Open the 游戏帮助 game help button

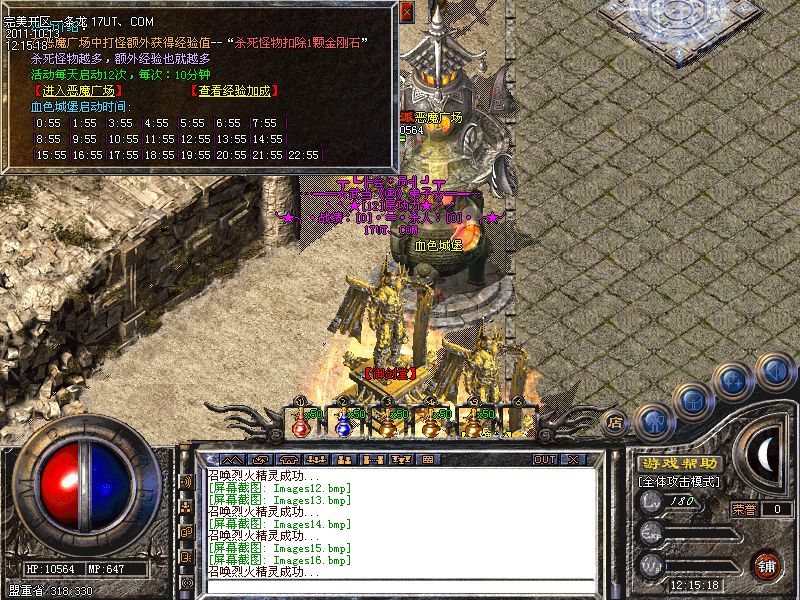click(x=678, y=463)
